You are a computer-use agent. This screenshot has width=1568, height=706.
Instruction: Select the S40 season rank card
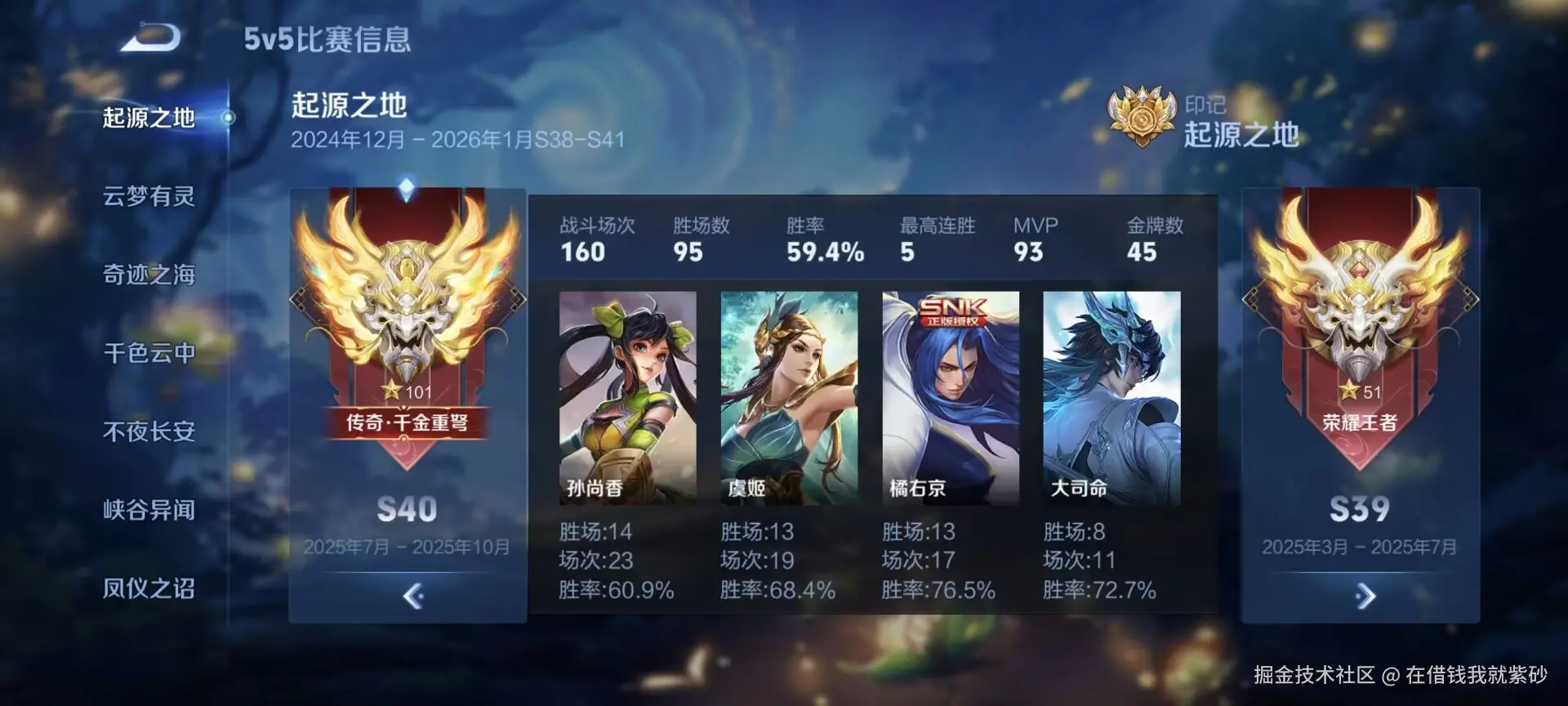pos(407,368)
